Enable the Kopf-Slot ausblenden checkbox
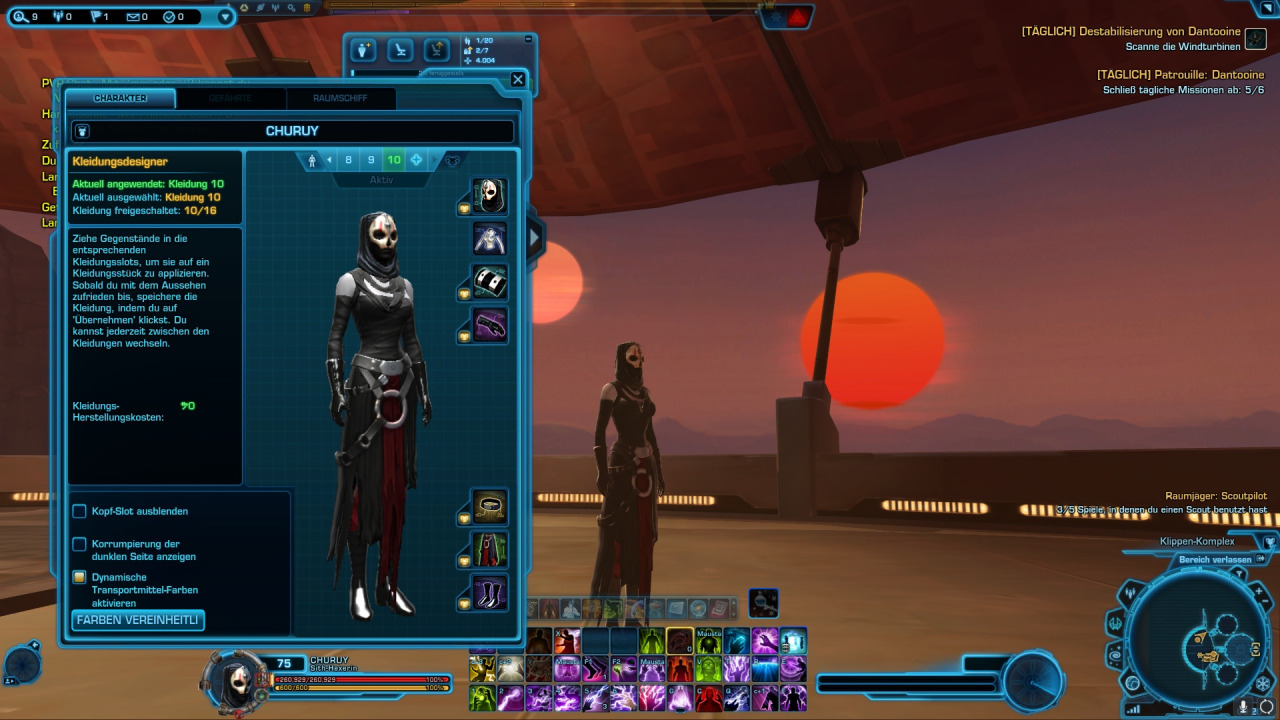This screenshot has height=720, width=1280. [79, 511]
